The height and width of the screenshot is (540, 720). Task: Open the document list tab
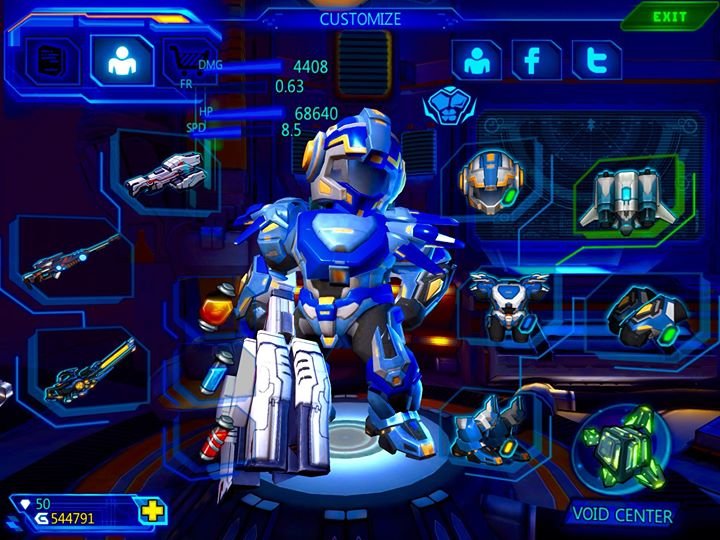pos(46,60)
